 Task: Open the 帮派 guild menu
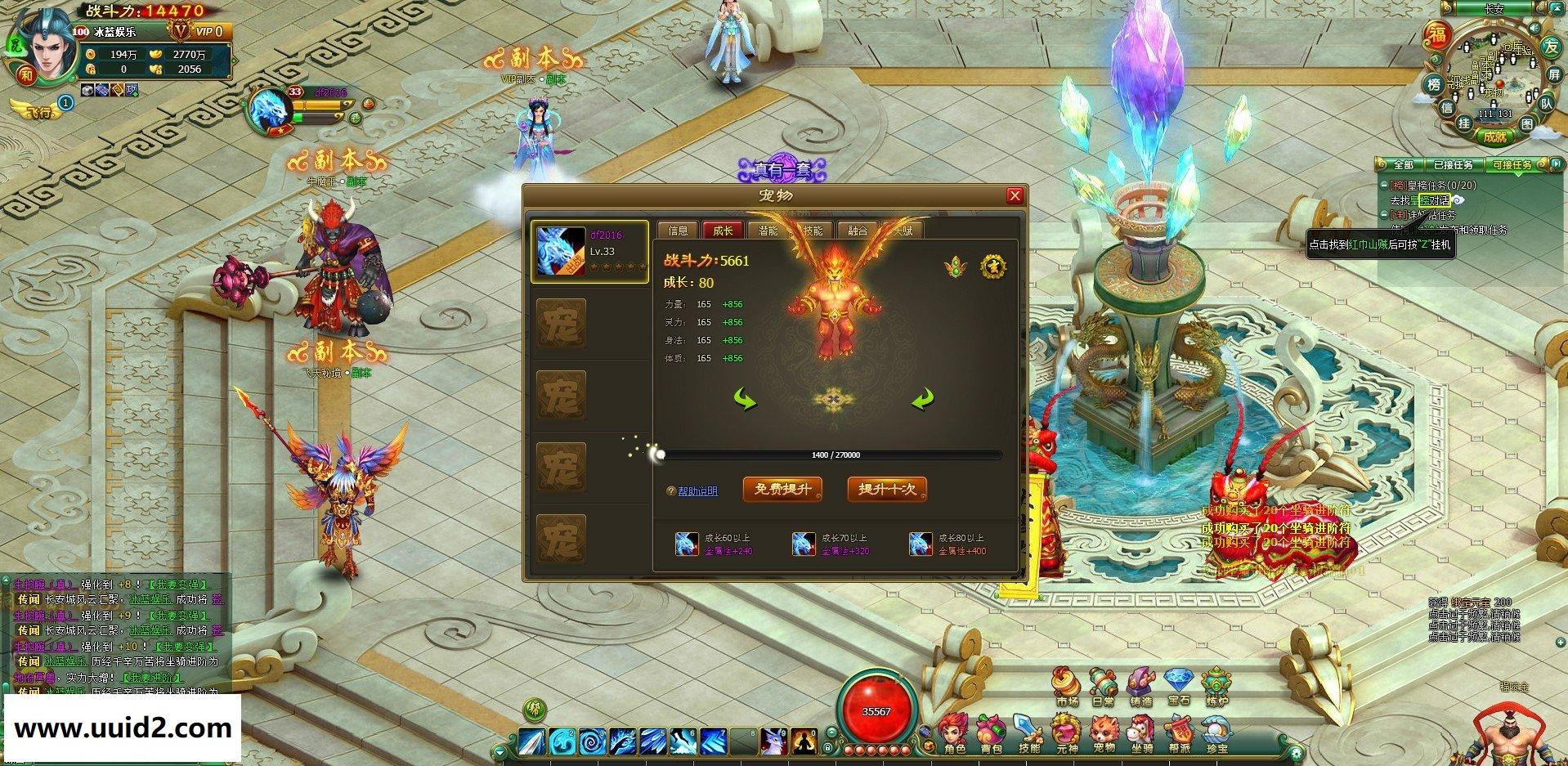point(1179,733)
